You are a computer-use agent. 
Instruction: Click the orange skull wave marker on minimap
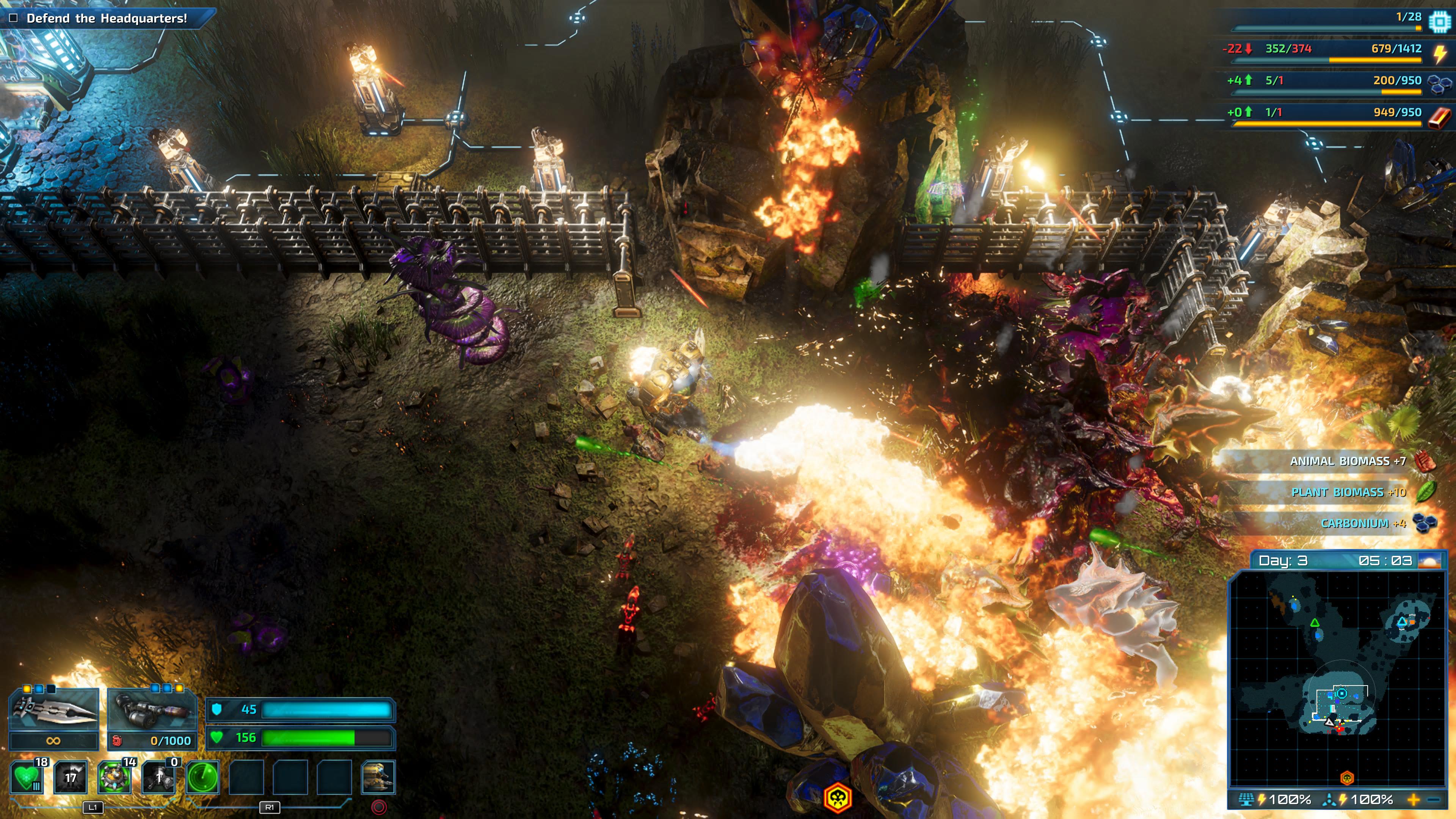coord(1347,778)
